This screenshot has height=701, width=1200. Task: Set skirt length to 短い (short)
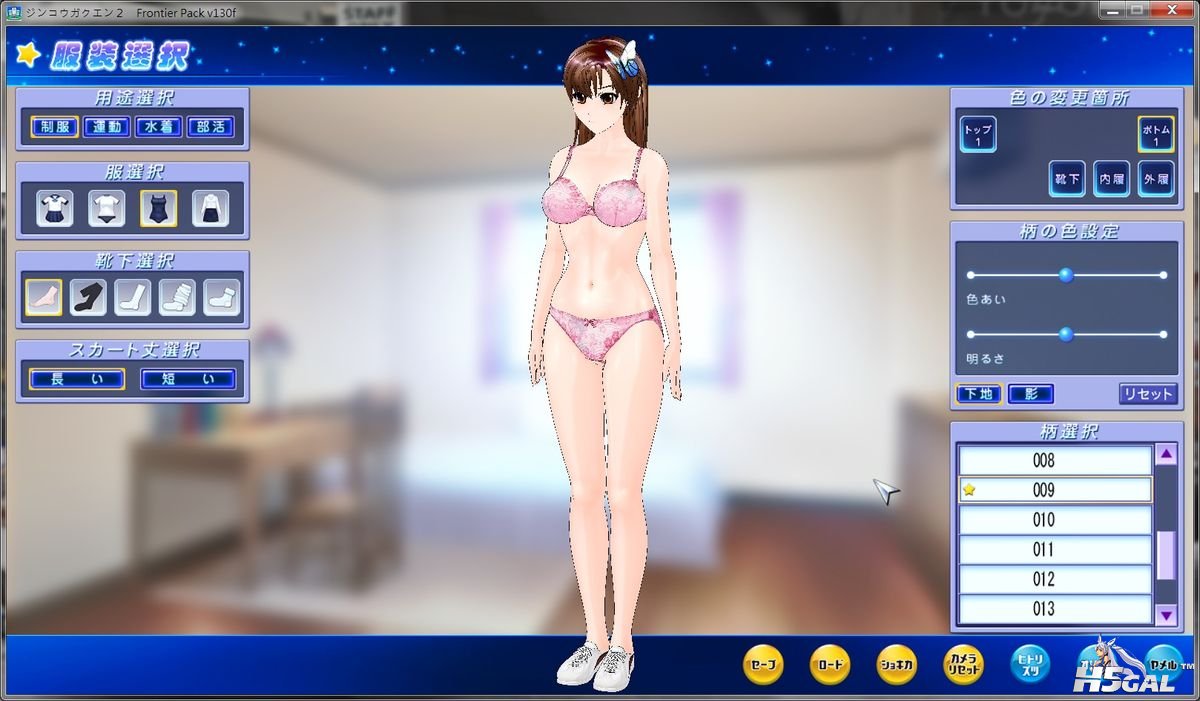click(x=188, y=379)
